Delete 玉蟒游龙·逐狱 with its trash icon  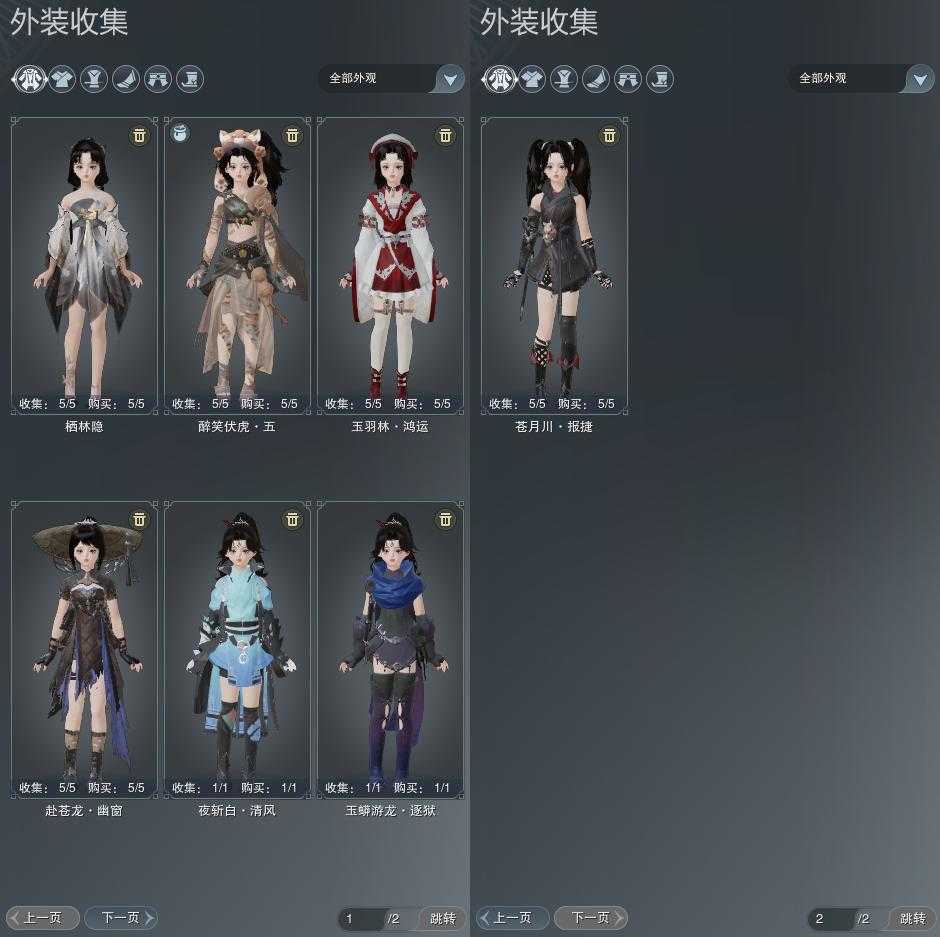pyautogui.click(x=445, y=519)
